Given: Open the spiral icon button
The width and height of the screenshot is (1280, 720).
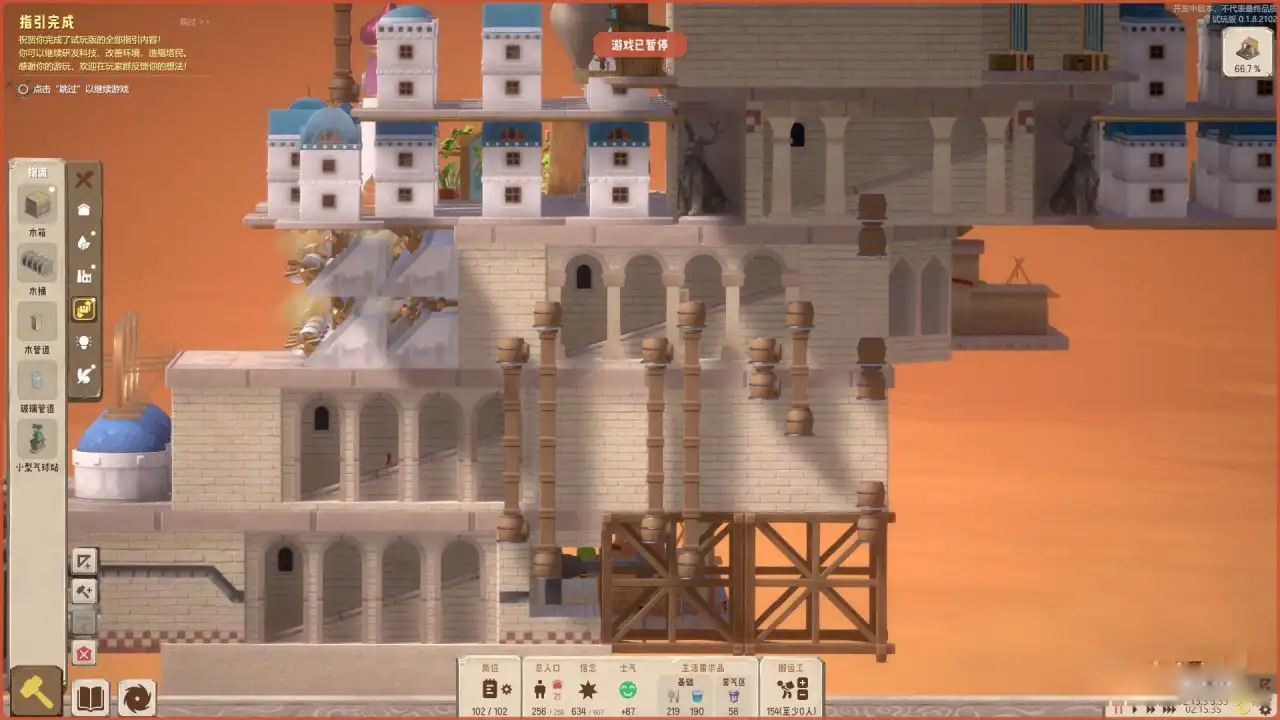Looking at the screenshot, I should [137, 696].
